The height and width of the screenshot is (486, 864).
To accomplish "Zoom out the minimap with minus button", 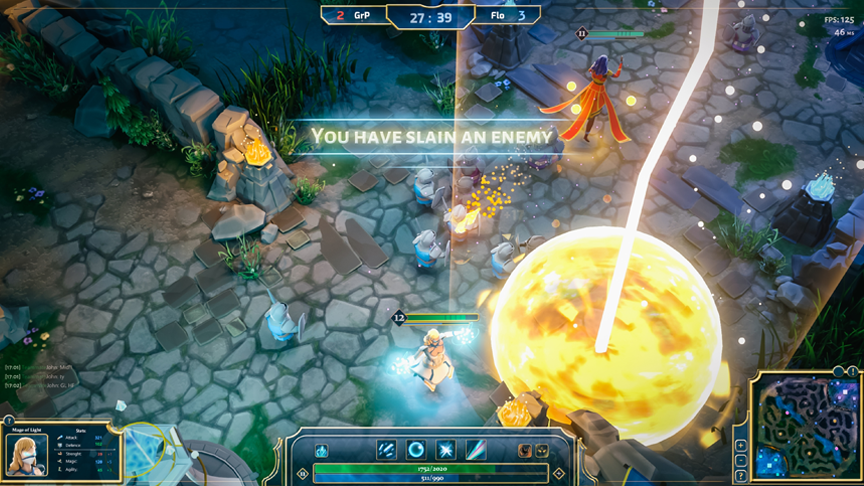I will coord(740,461).
